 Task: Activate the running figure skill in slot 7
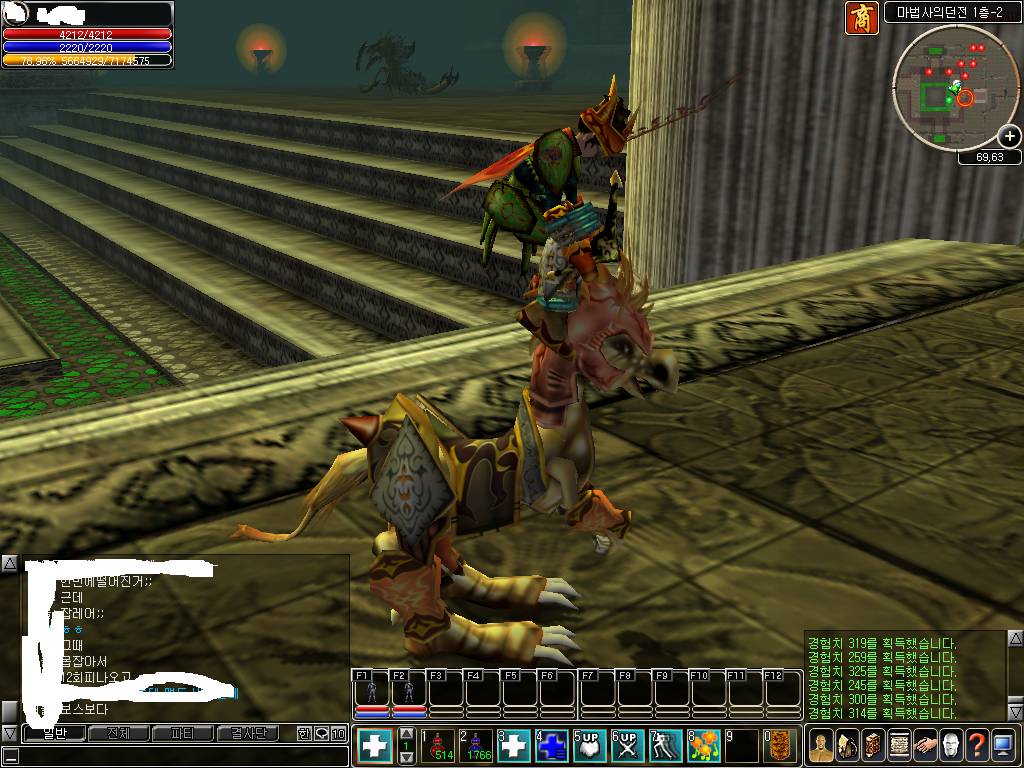pos(665,746)
